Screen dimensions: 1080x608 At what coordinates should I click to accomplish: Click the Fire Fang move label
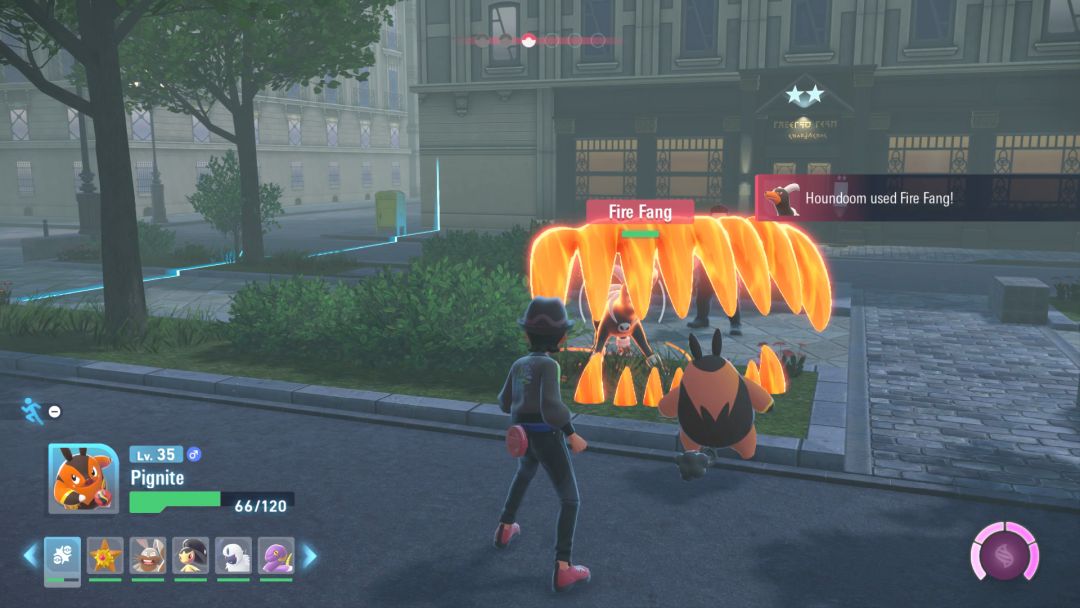[x=639, y=212]
